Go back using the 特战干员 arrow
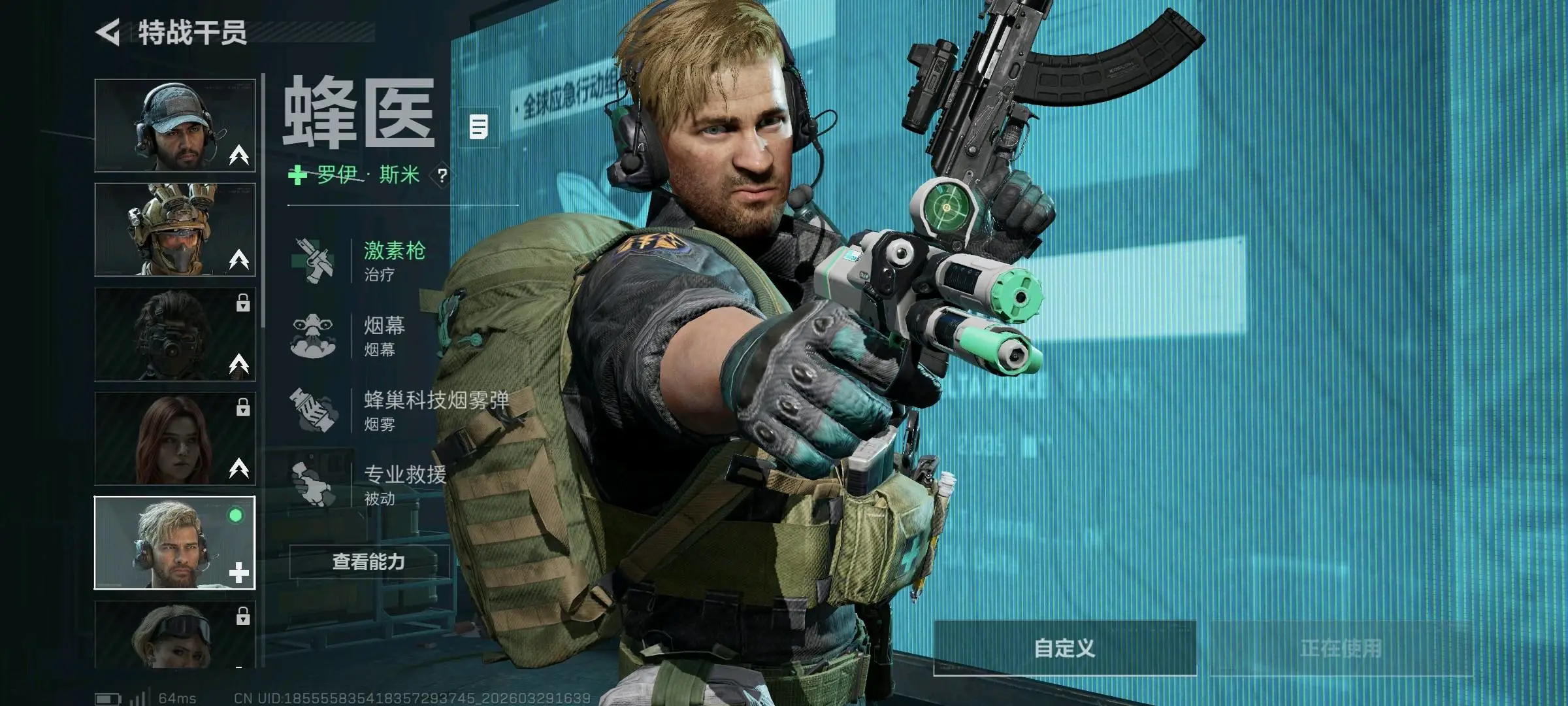The width and height of the screenshot is (1568, 706). tap(109, 32)
